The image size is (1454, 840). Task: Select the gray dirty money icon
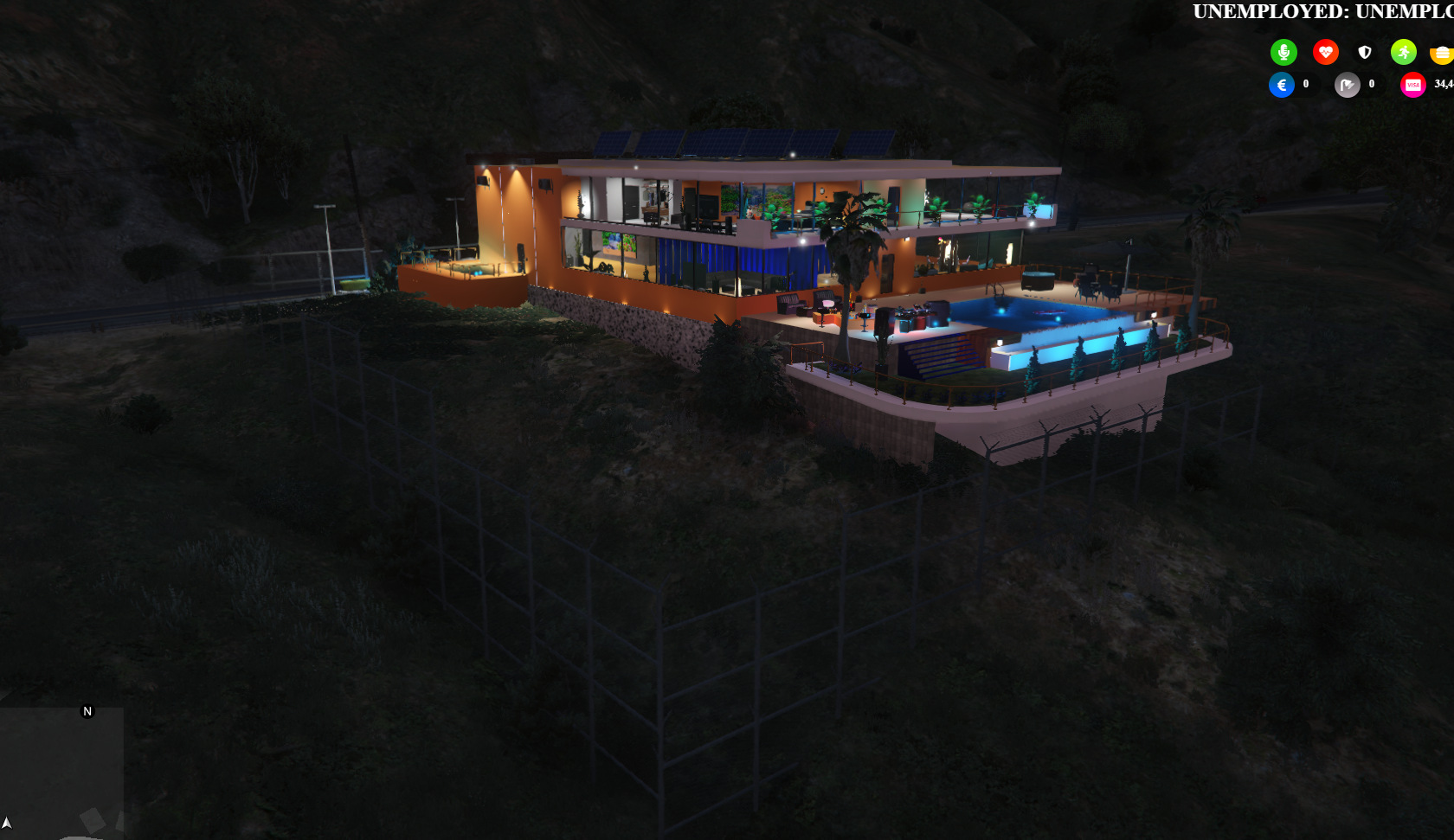click(x=1348, y=84)
